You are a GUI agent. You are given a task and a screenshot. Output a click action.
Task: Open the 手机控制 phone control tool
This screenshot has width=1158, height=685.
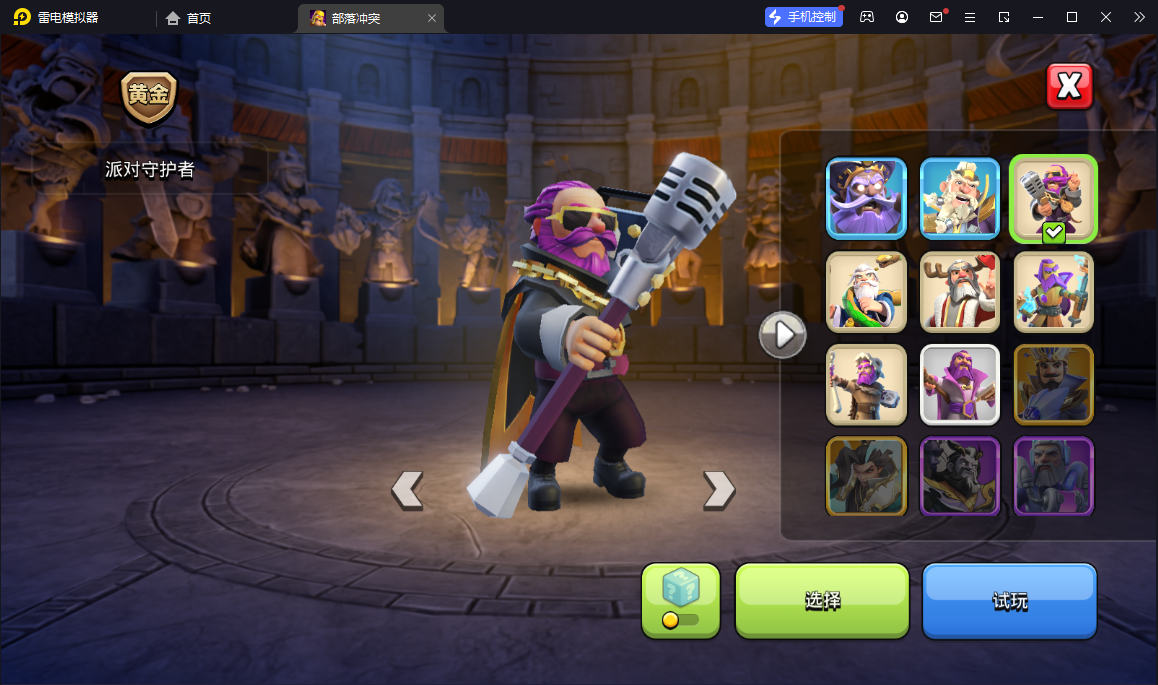click(x=802, y=17)
